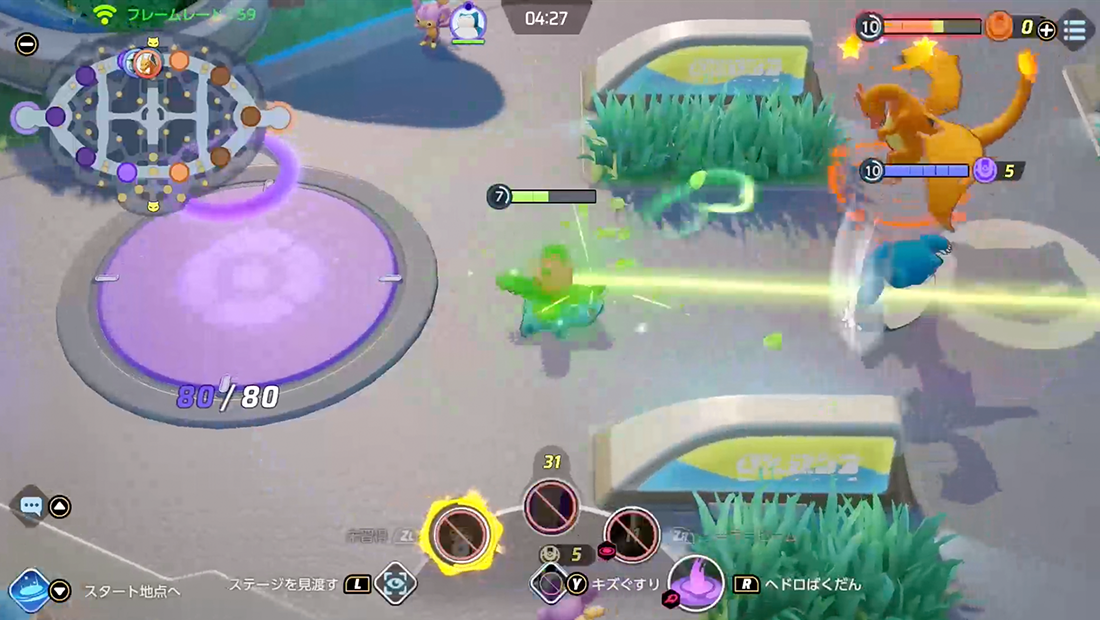Select the disabled move showing 31 cooldown
The width and height of the screenshot is (1100, 620).
pyautogui.click(x=552, y=506)
